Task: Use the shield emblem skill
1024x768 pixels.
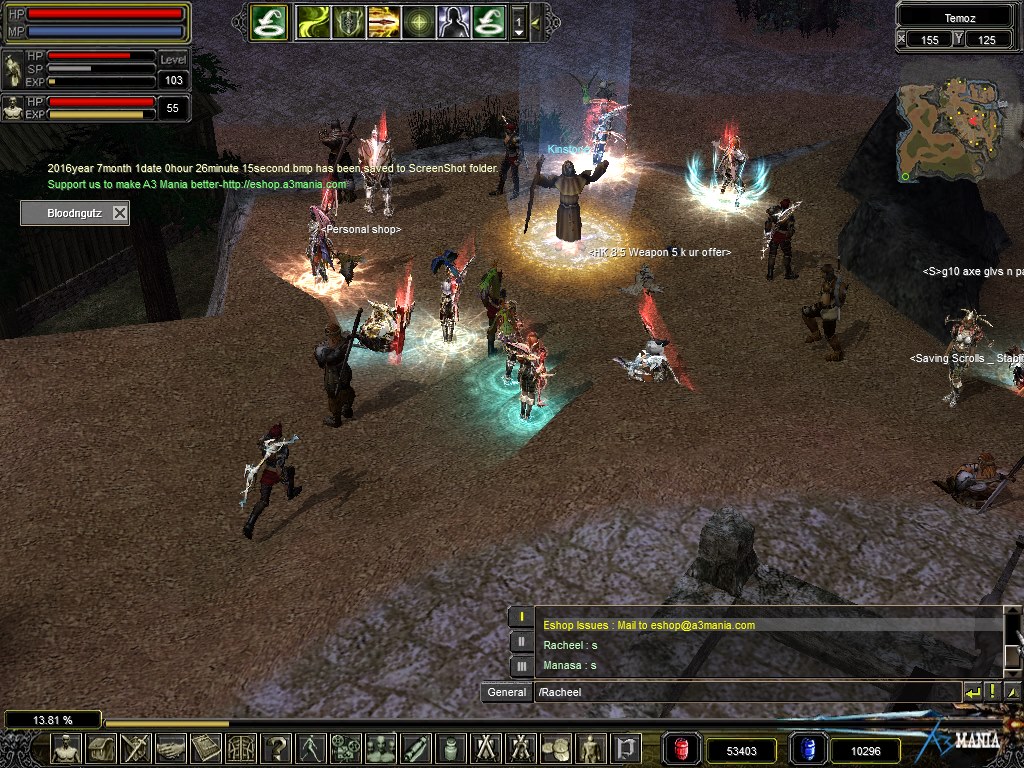Action: [x=349, y=22]
